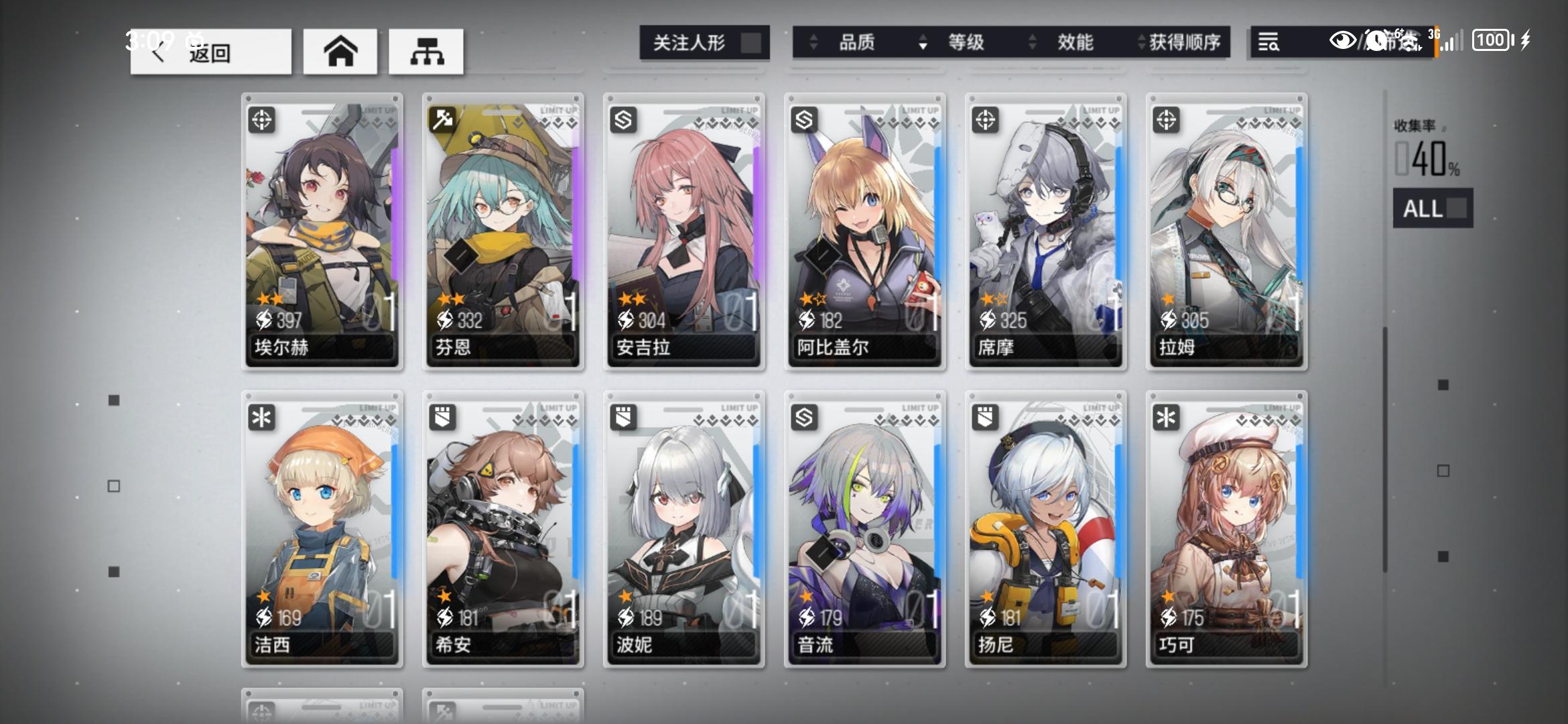Select the shield class icon on 安吉拉's card
This screenshot has height=724, width=1568.
pos(625,119)
